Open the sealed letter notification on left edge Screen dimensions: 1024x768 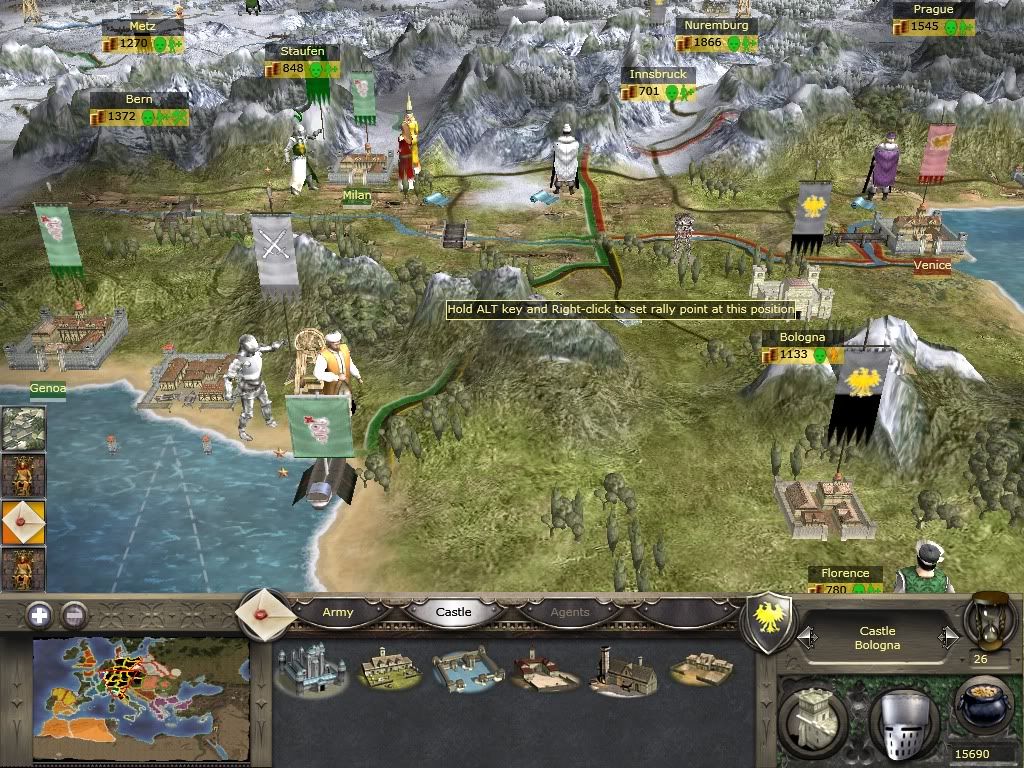(21, 521)
